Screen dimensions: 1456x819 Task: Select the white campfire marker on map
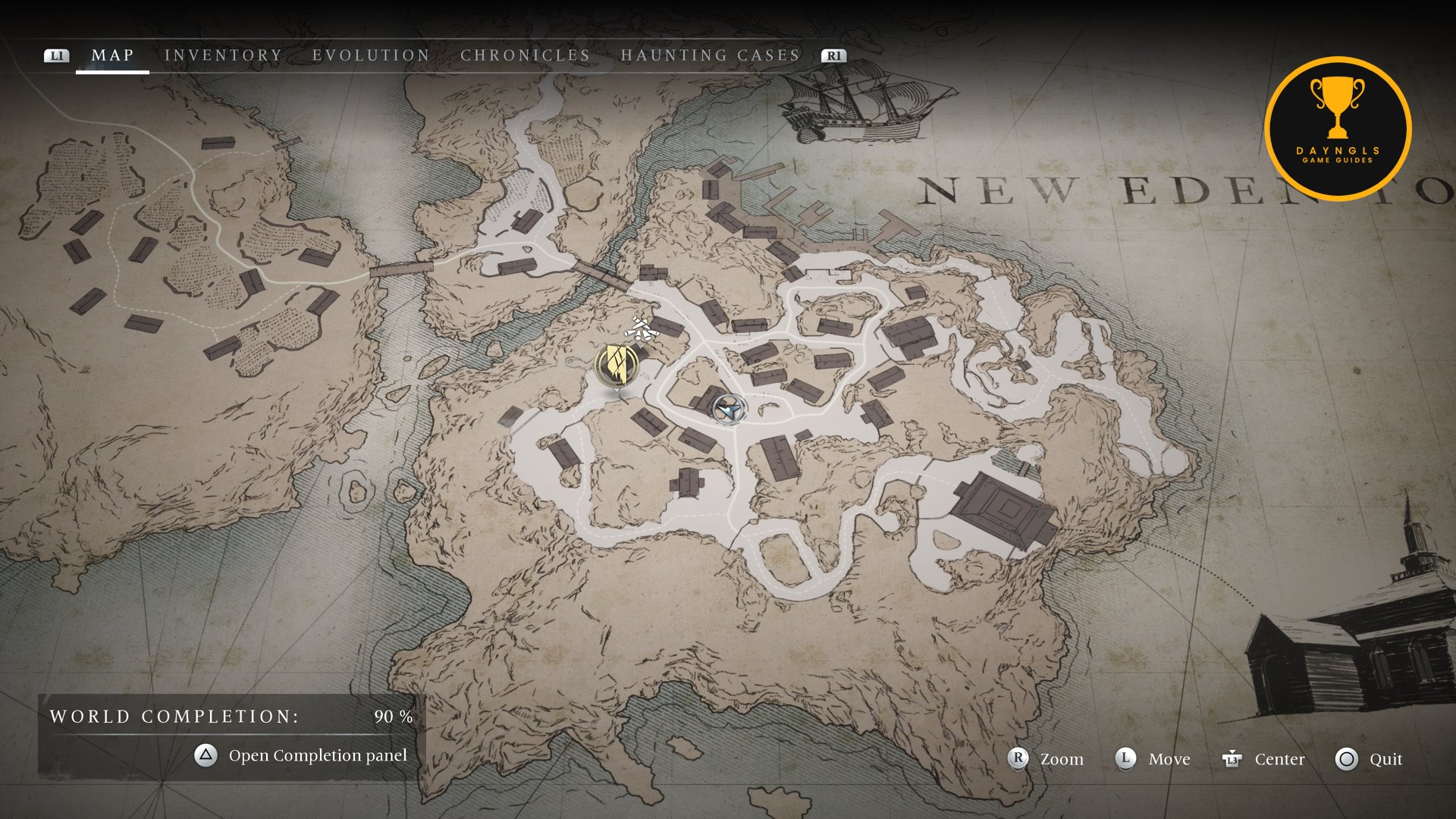[x=641, y=329]
